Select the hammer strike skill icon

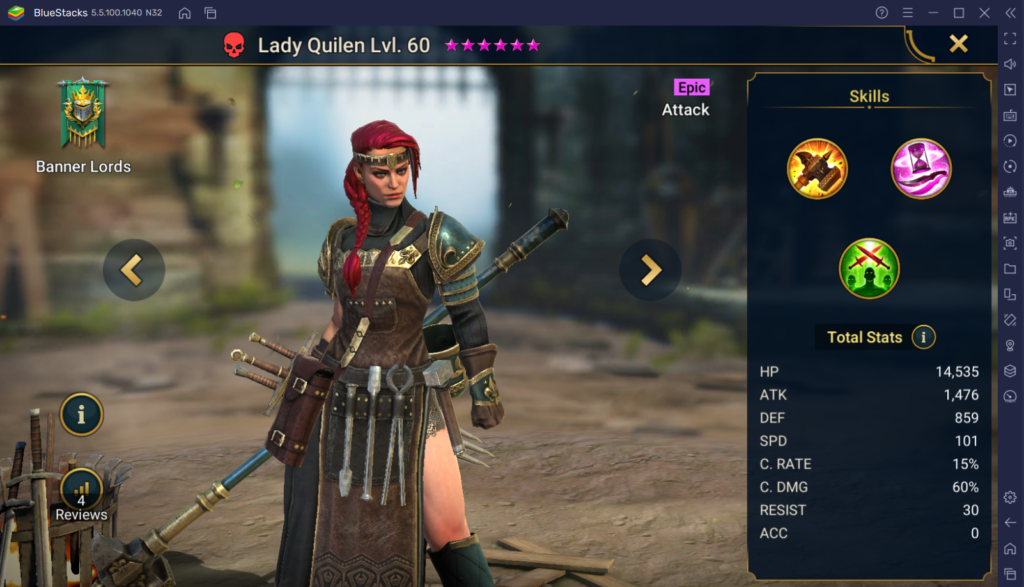point(817,168)
